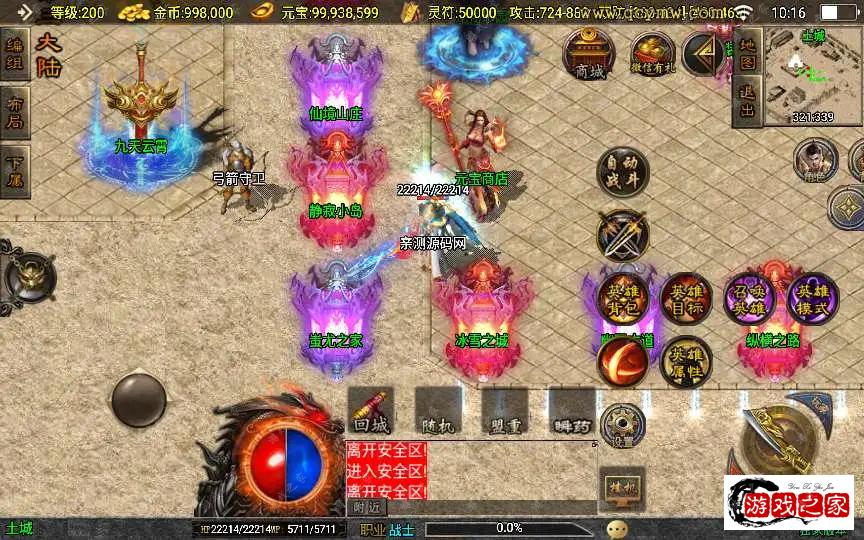Open the 设置 gear settings
Image resolution: width=864 pixels, height=540 pixels.
(x=623, y=425)
